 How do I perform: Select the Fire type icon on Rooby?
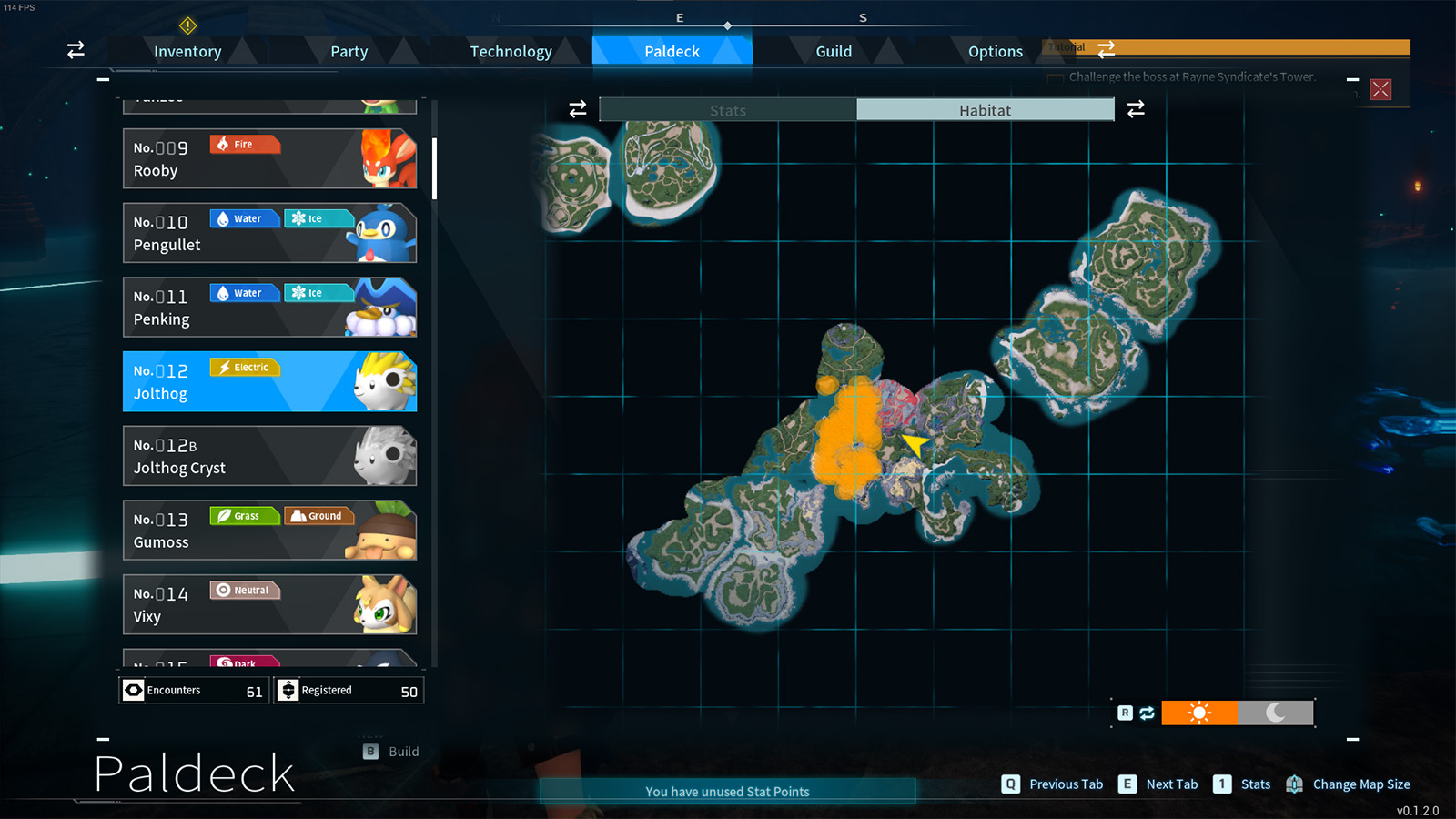pyautogui.click(x=244, y=144)
